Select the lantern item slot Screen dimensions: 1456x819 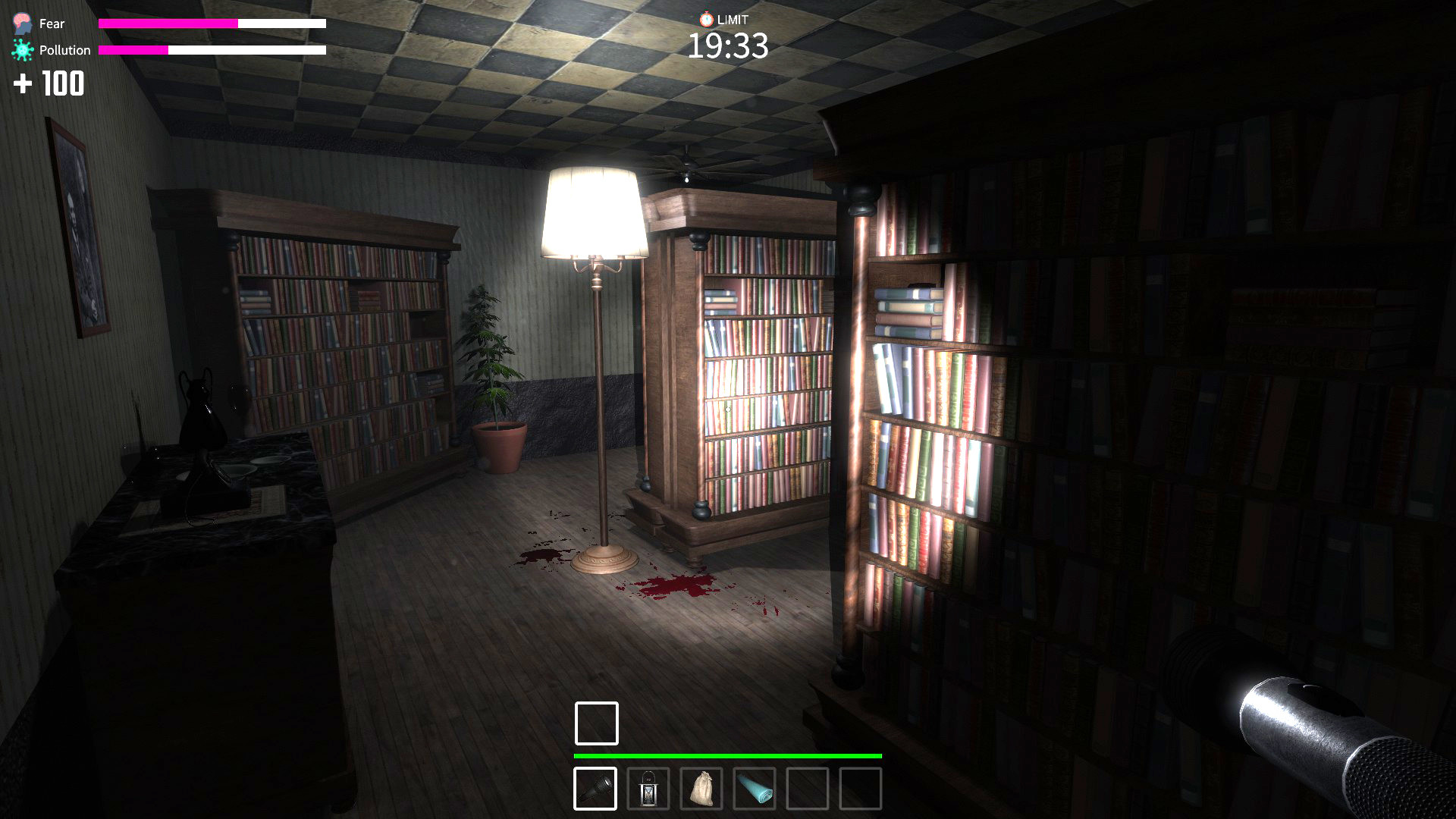pyautogui.click(x=649, y=789)
